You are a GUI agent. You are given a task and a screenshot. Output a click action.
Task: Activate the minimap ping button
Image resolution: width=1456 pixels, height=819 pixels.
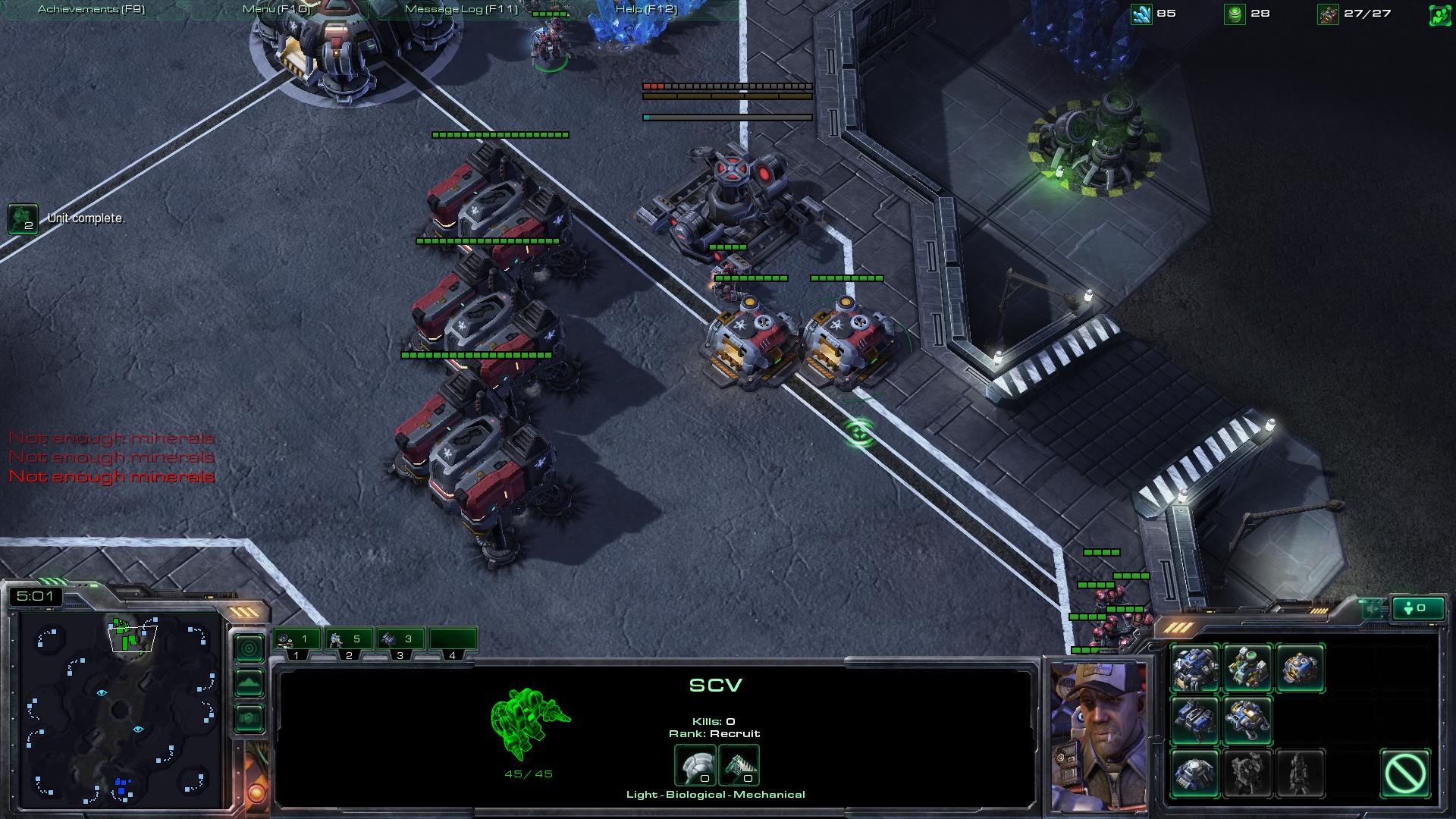[249, 648]
